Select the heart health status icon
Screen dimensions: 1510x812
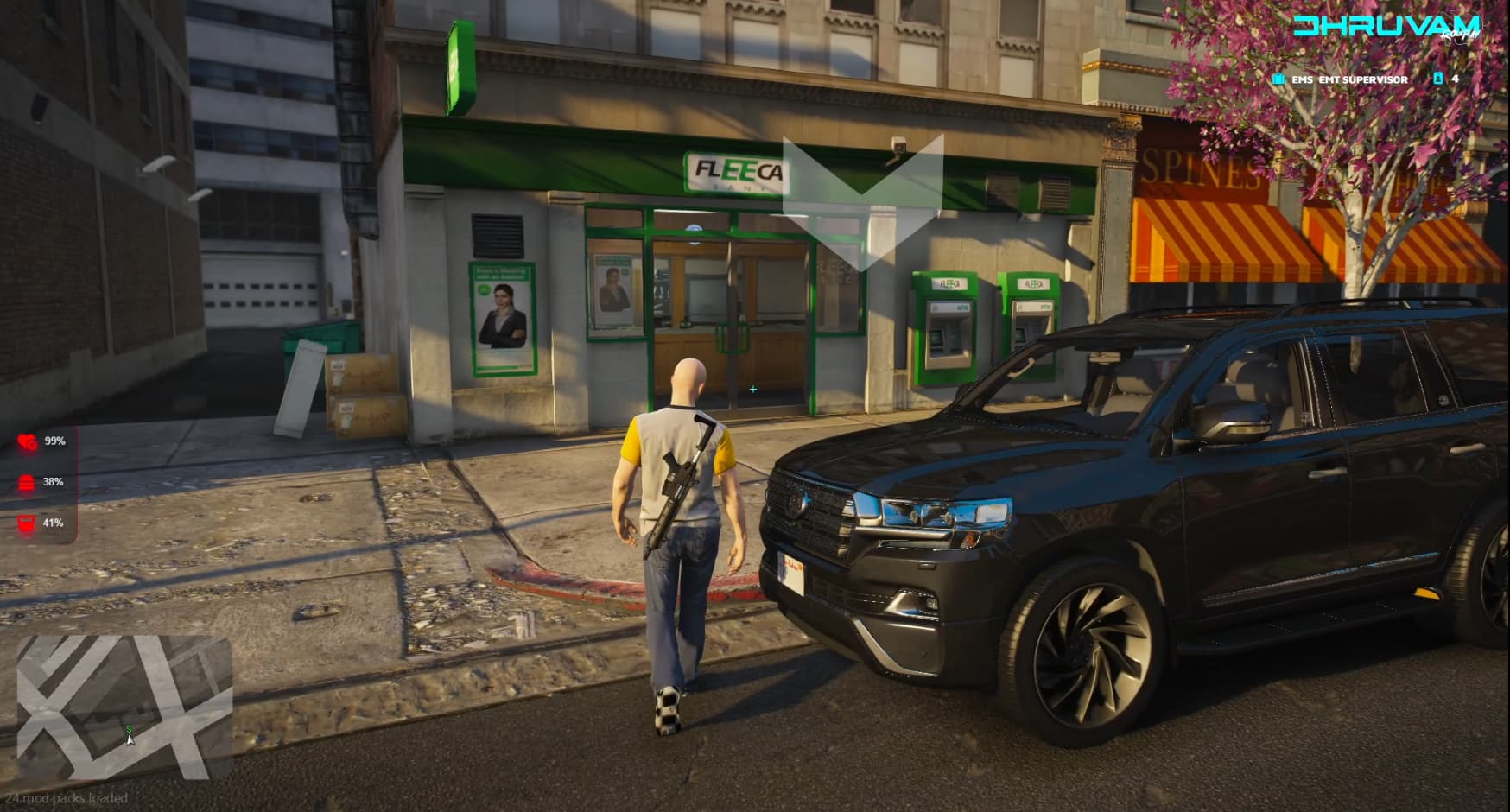[27, 441]
